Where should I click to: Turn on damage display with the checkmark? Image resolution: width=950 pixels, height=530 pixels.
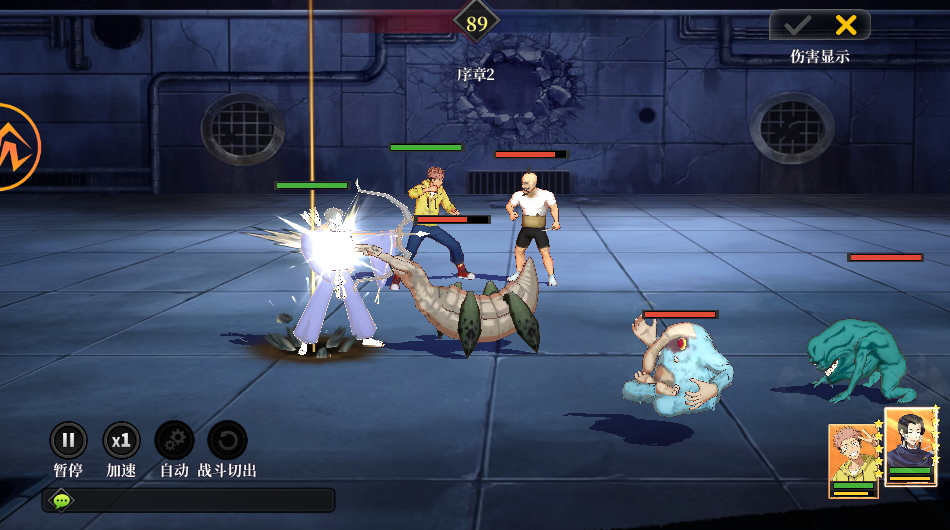click(797, 25)
